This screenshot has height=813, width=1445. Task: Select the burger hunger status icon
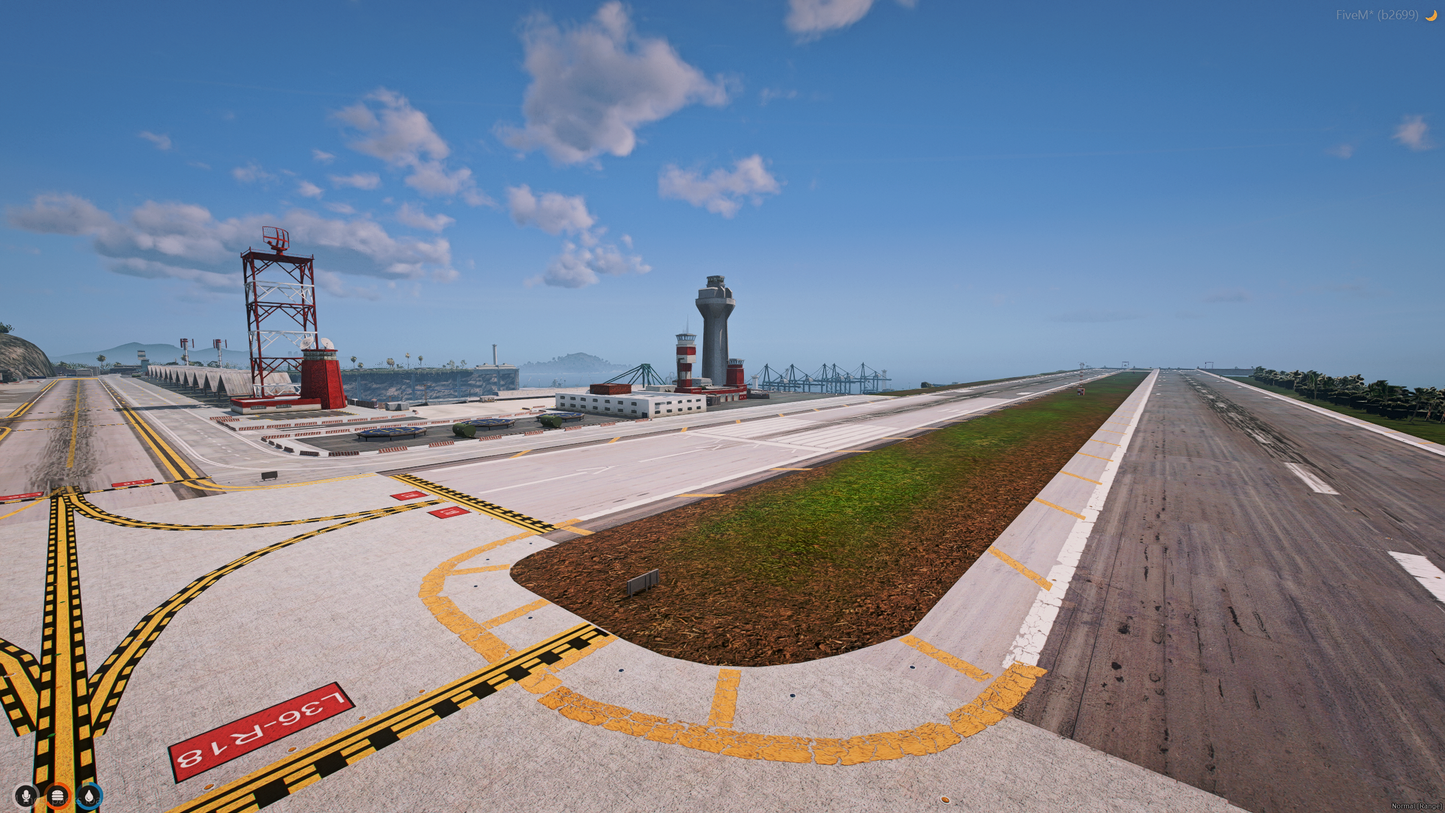(58, 796)
